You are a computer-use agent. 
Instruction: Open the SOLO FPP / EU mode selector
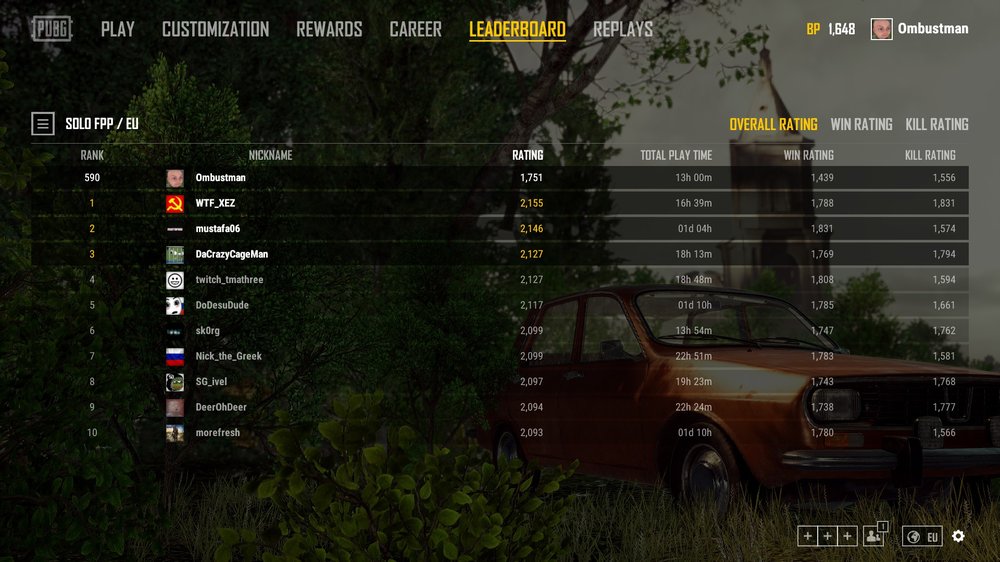coord(43,124)
